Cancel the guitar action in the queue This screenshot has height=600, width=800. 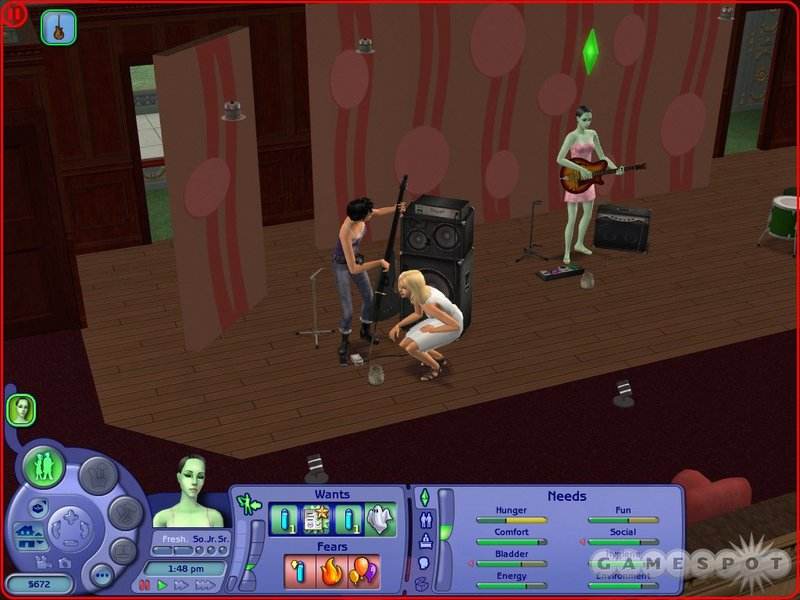coord(58,27)
